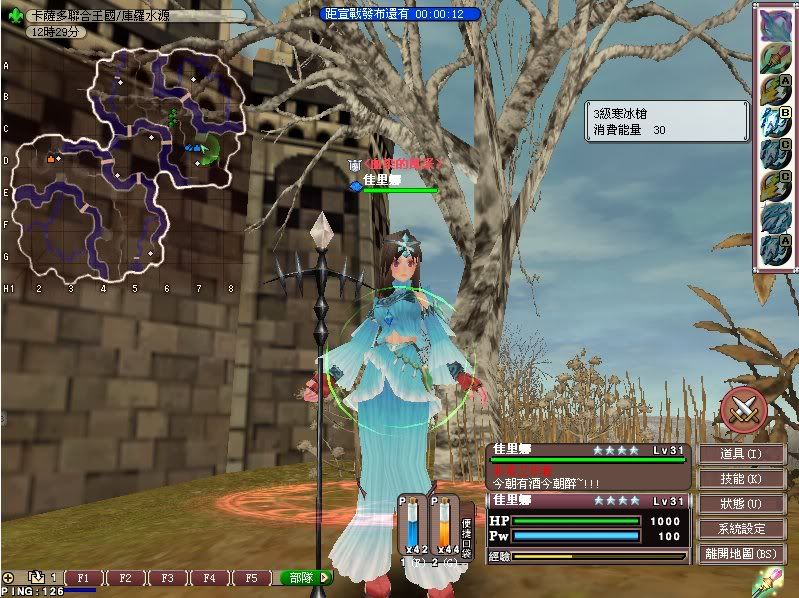799x598 pixels.
Task: Select the F2 tab
Action: (x=126, y=578)
